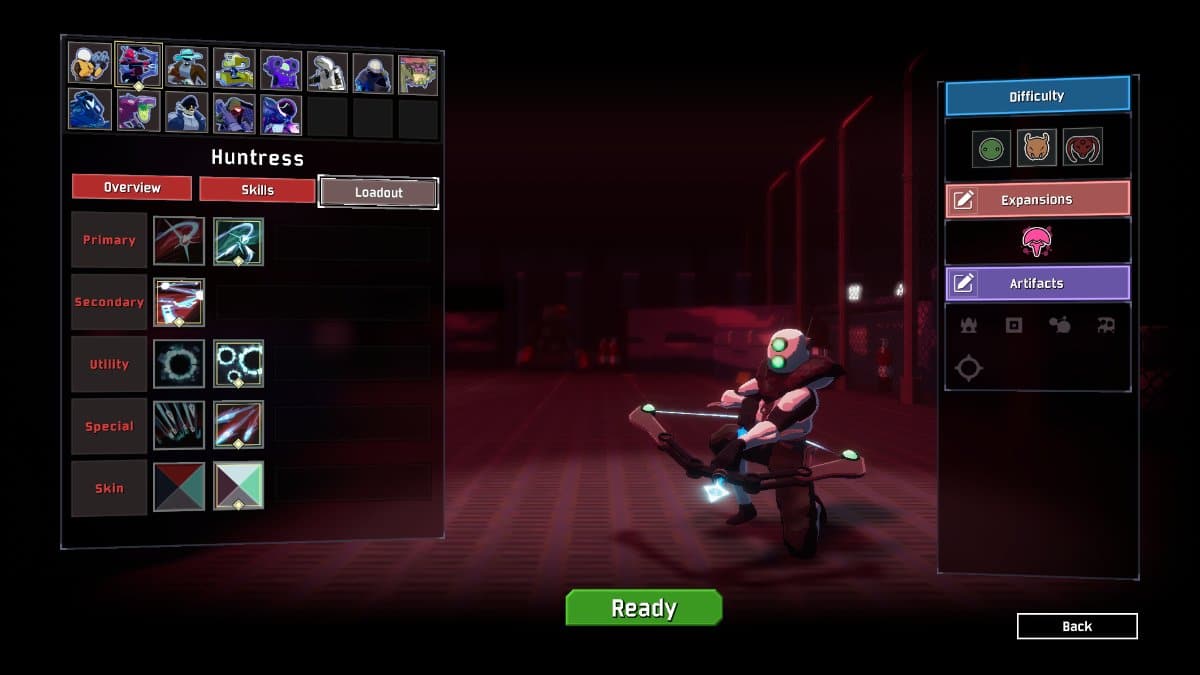The width and height of the screenshot is (1200, 675).
Task: Equip the white and green alternate skin
Action: click(x=238, y=486)
